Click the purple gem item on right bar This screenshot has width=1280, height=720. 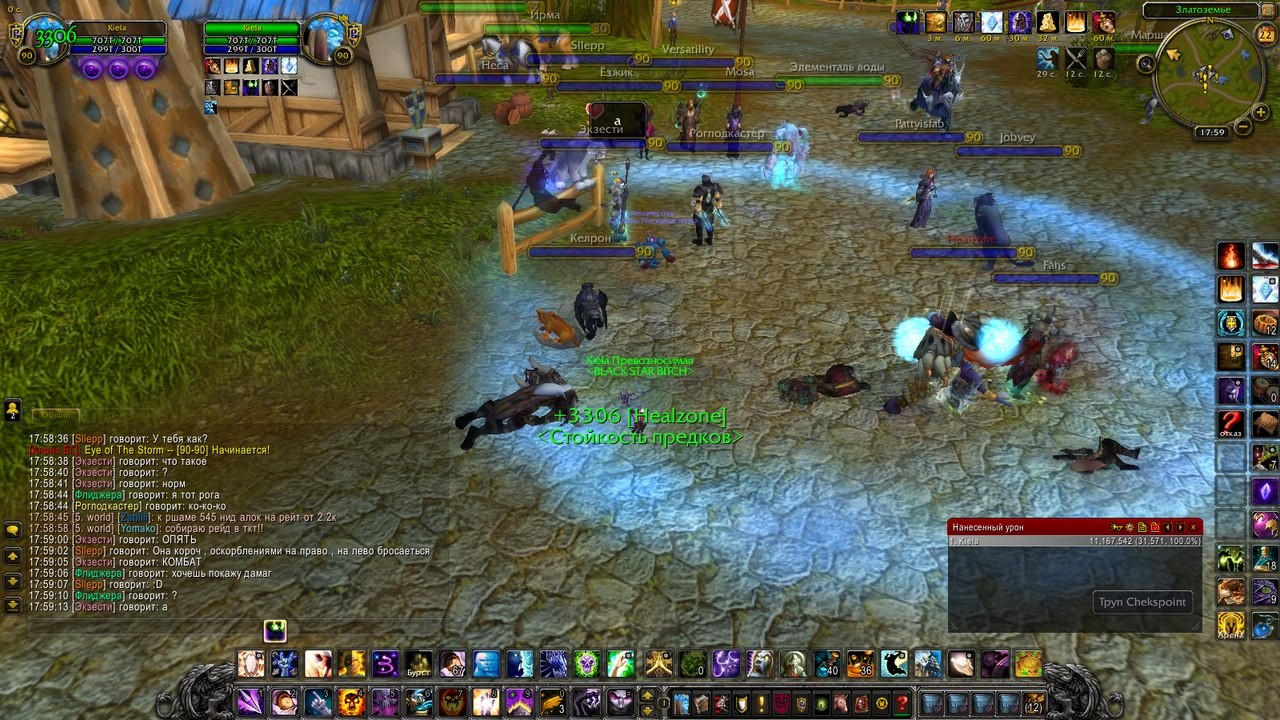point(1264,492)
